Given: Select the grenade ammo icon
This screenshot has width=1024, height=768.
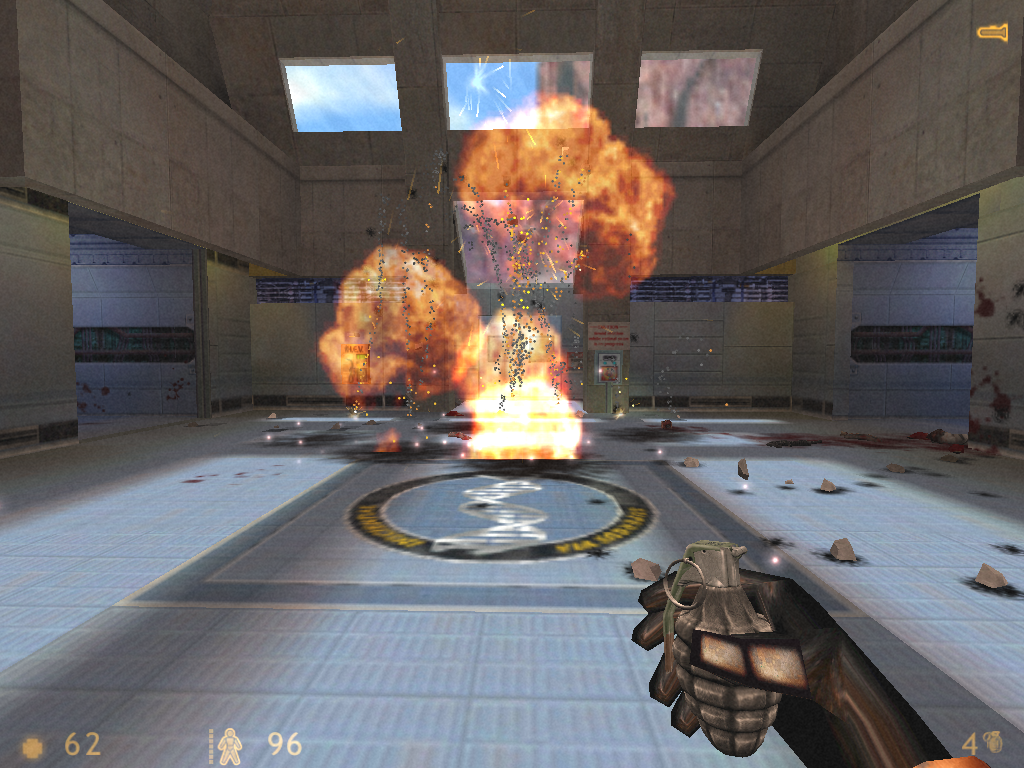Looking at the screenshot, I should coord(993,743).
